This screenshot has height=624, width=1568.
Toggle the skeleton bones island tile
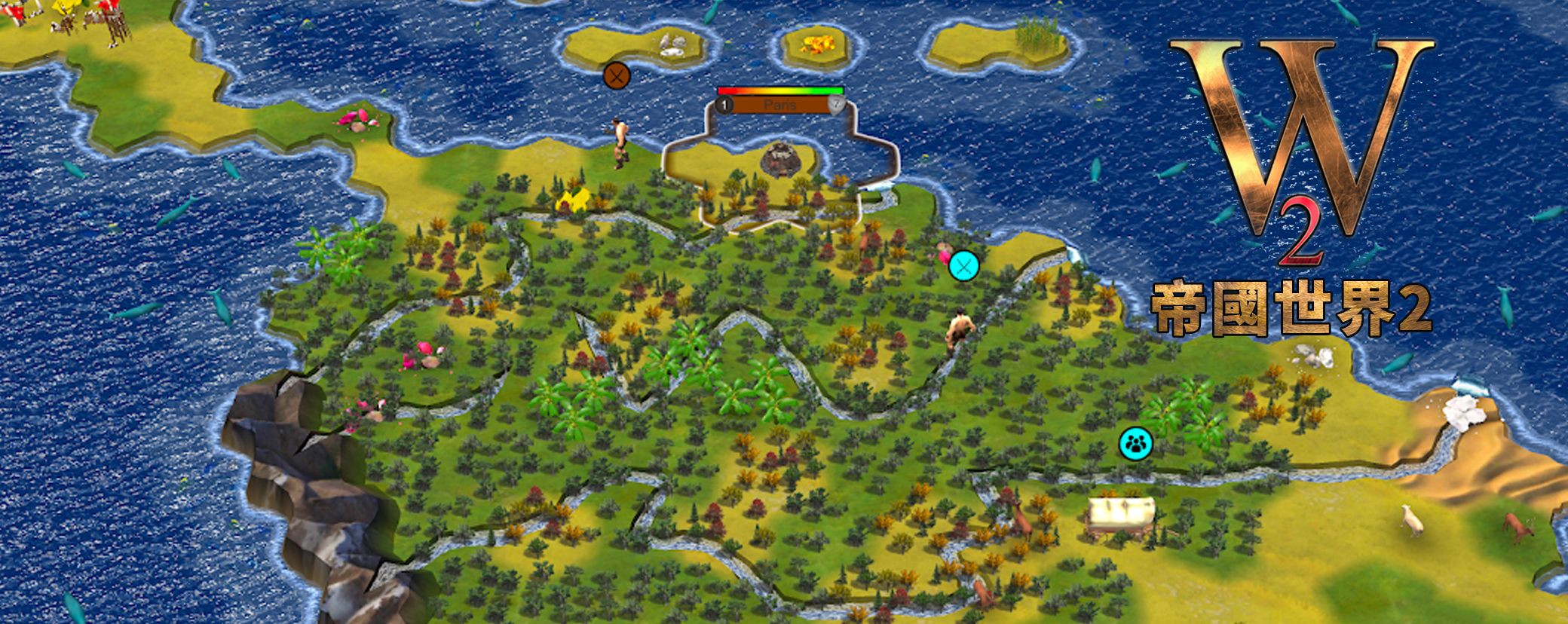tap(673, 43)
